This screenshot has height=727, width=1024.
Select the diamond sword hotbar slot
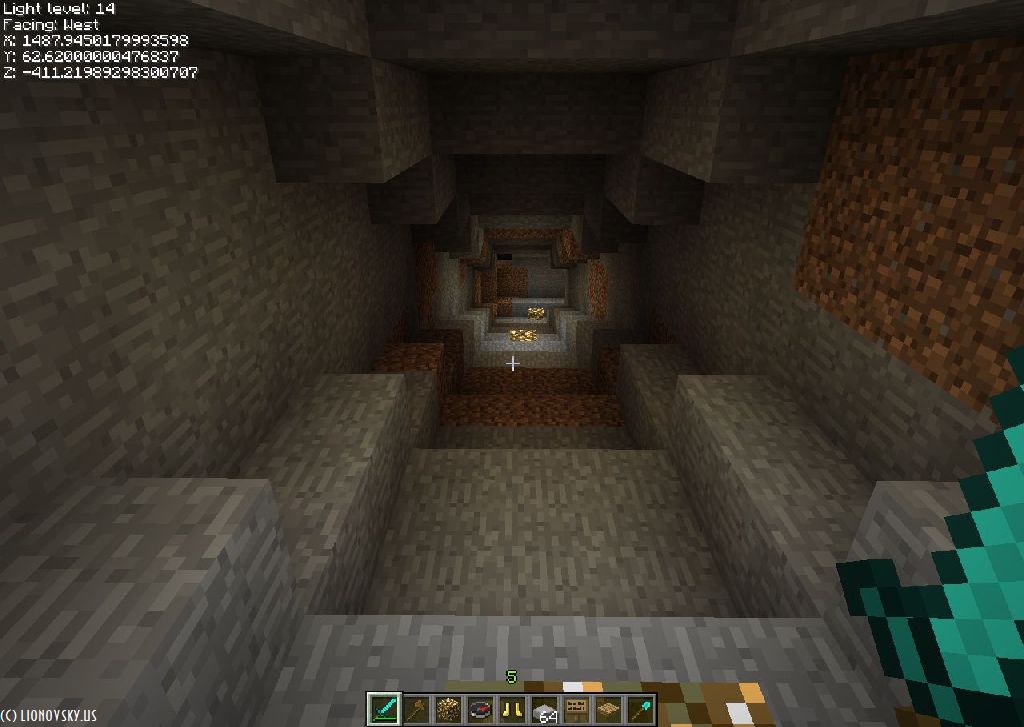(x=385, y=709)
